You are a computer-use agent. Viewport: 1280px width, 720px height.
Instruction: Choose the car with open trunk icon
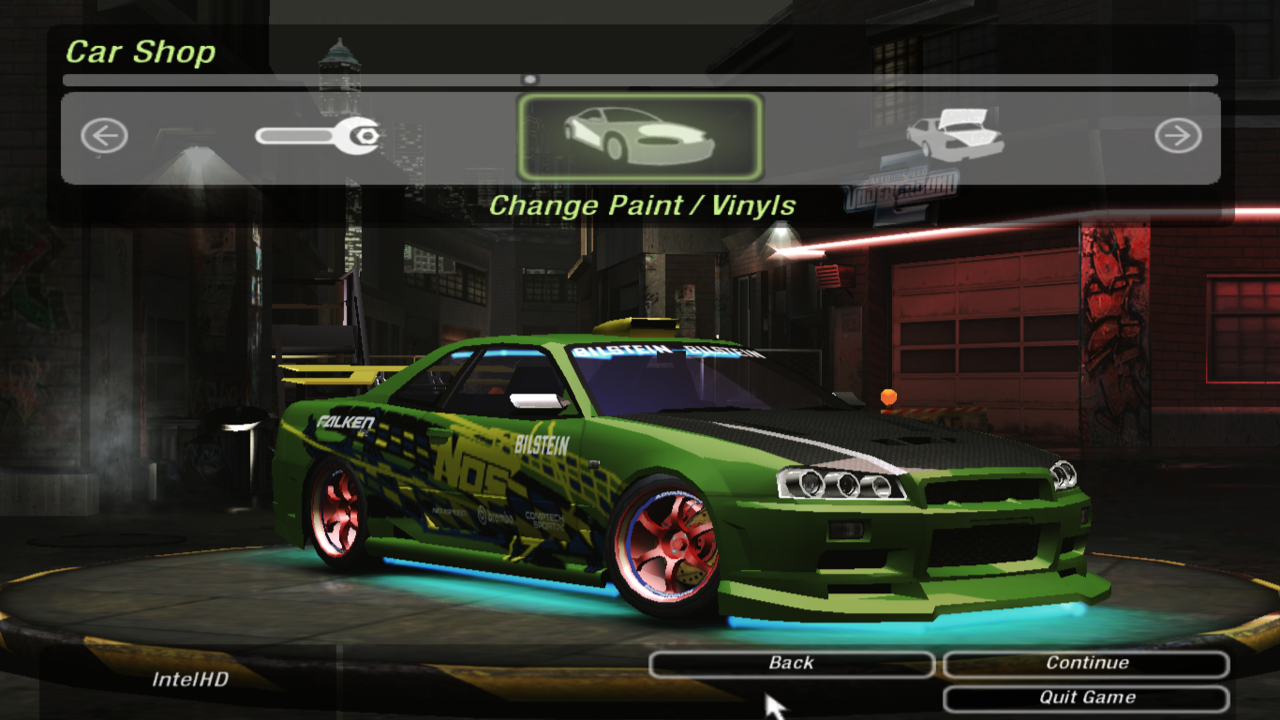click(954, 135)
